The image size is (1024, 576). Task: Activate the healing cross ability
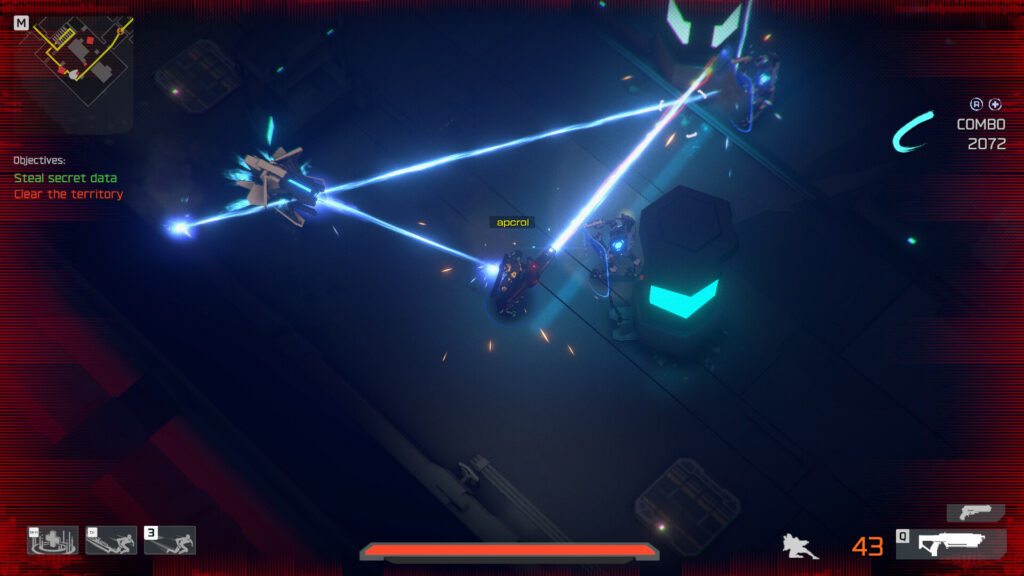tap(53, 540)
